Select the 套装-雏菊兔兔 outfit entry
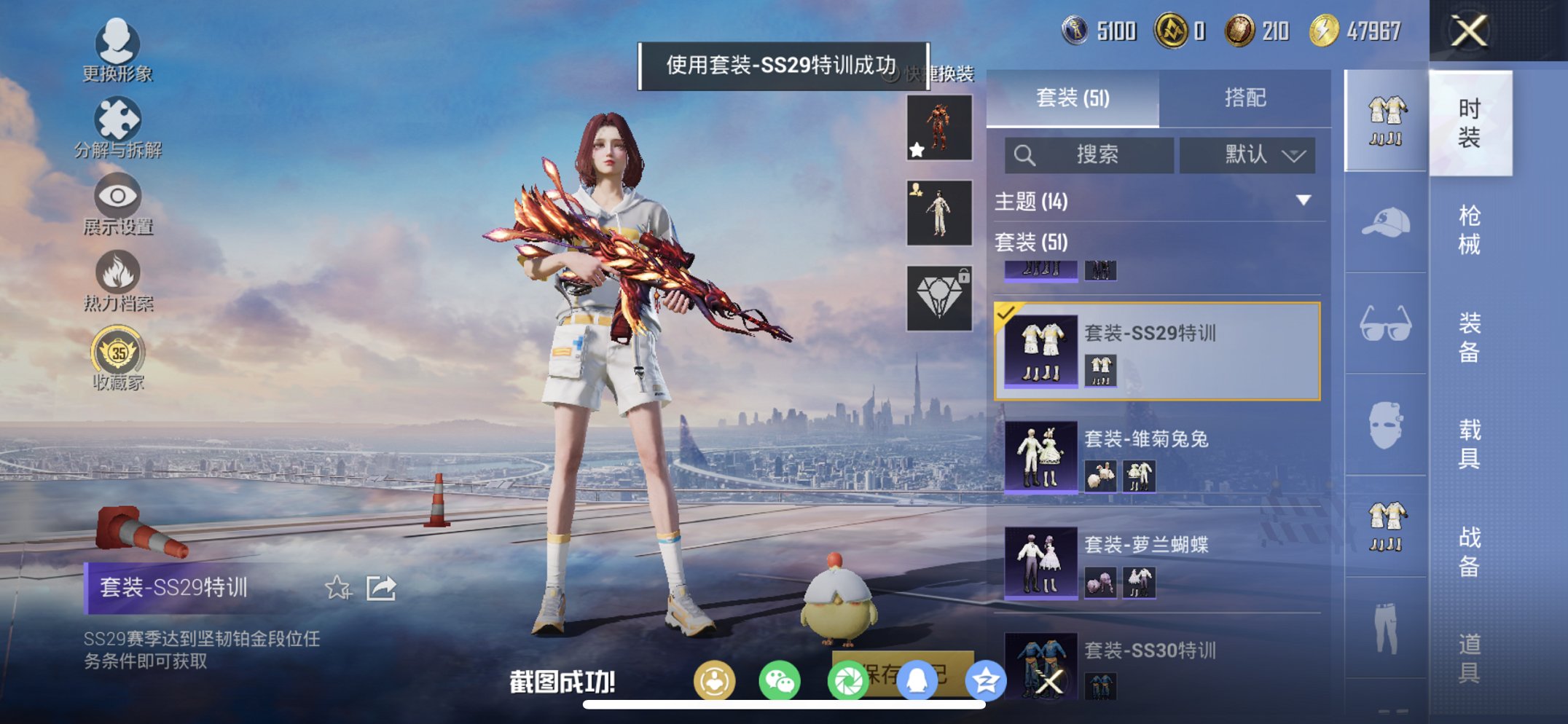This screenshot has height=724, width=1568. 1151,456
